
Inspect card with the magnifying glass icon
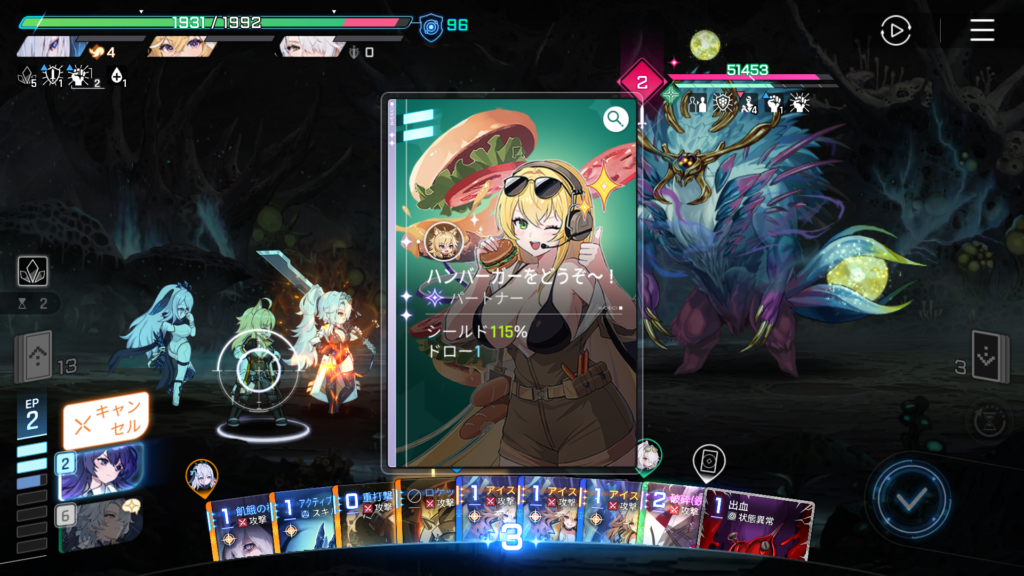pos(615,119)
